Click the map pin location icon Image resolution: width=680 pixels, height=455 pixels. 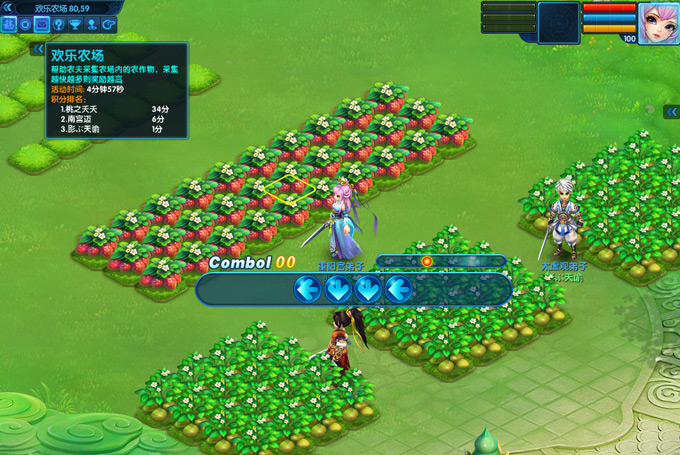coord(91,23)
